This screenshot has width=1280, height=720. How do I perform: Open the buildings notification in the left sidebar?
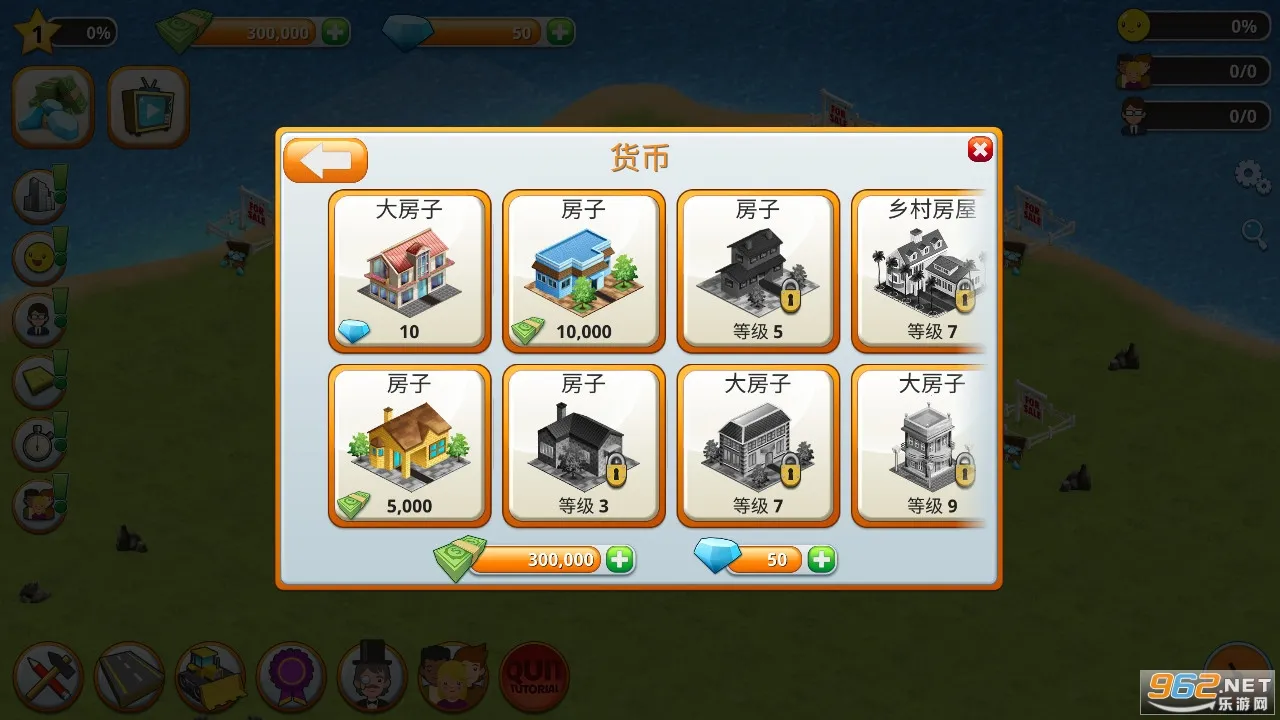click(x=38, y=195)
